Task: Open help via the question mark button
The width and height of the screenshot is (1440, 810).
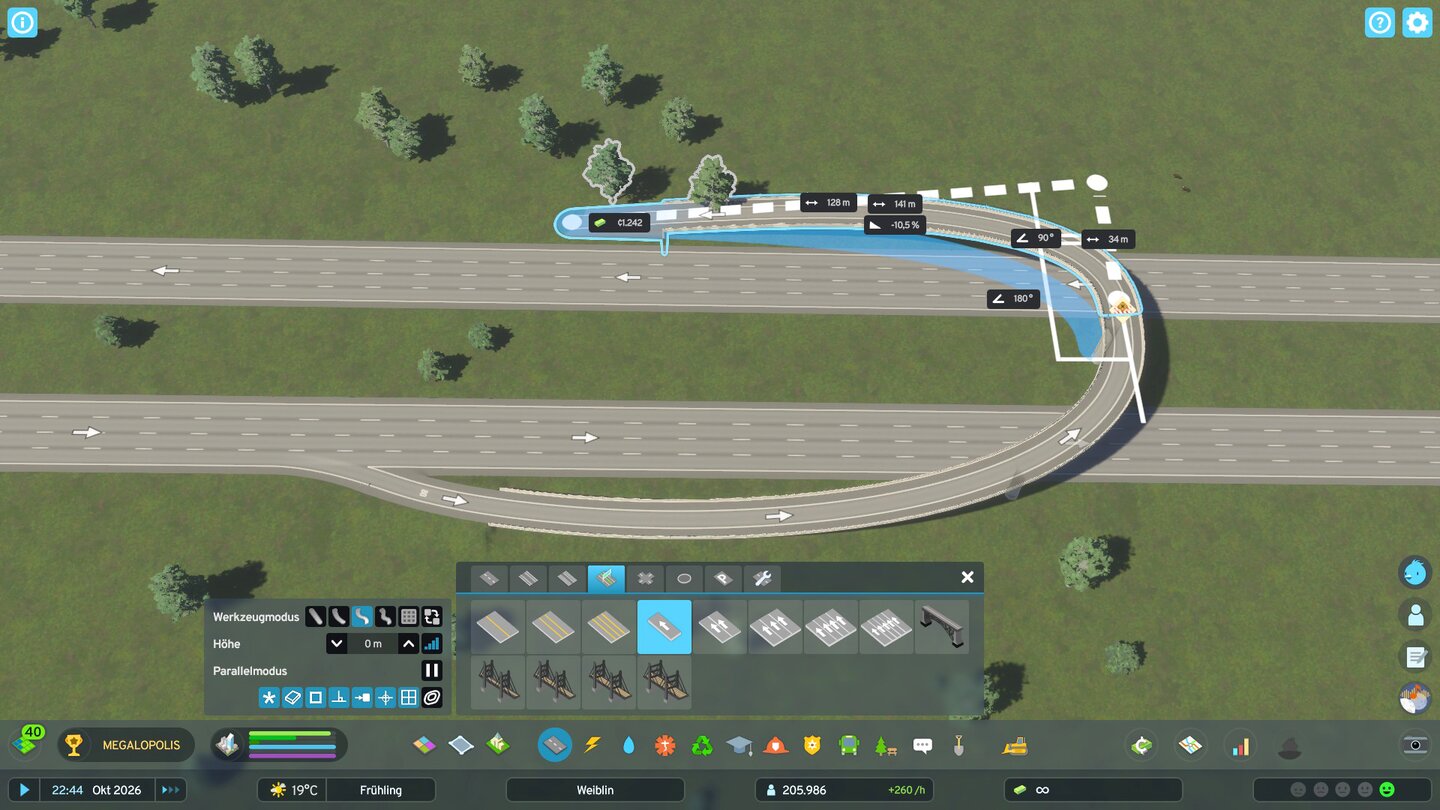Action: pos(1379,22)
